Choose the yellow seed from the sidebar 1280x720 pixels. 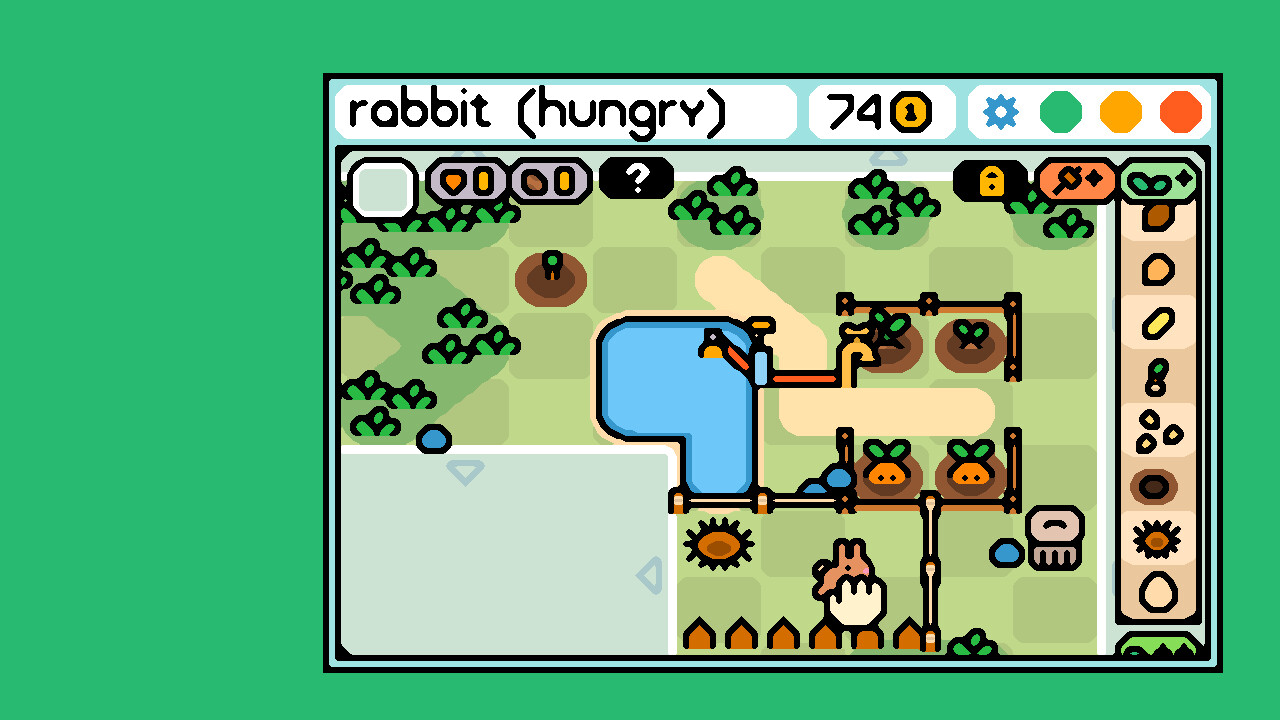(1157, 322)
